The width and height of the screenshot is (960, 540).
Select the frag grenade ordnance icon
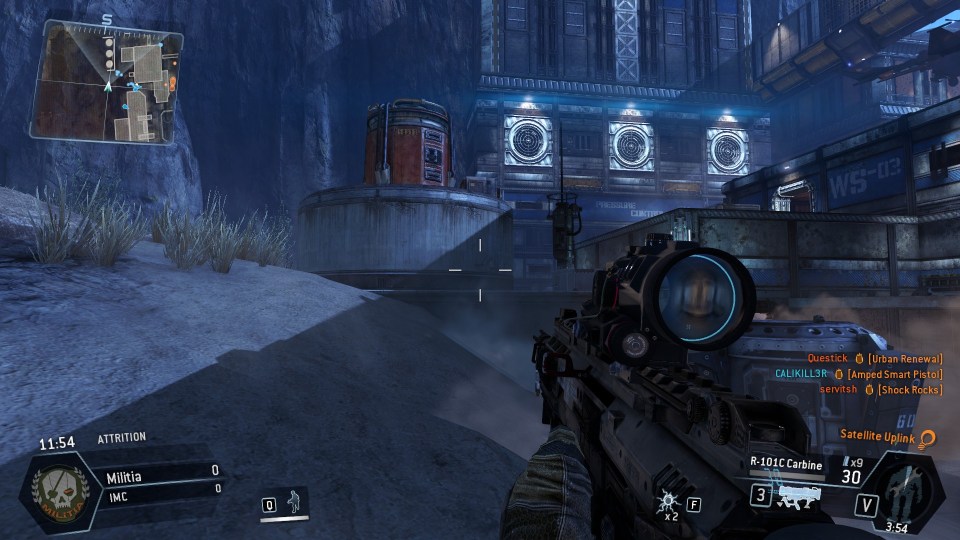(667, 503)
